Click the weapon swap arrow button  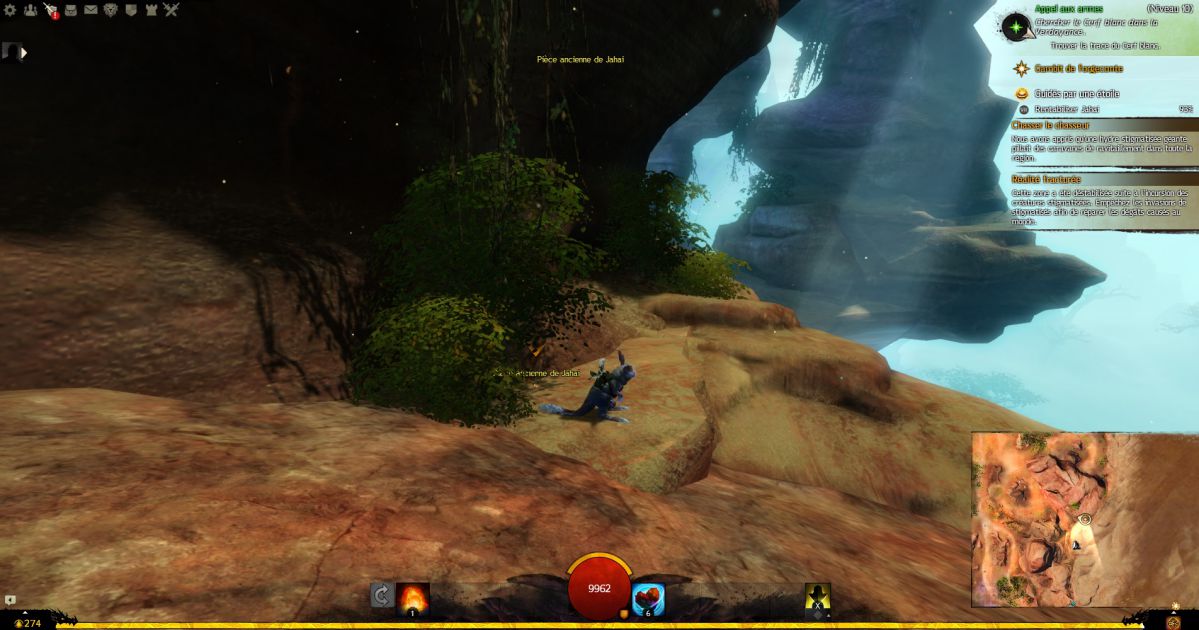(381, 597)
